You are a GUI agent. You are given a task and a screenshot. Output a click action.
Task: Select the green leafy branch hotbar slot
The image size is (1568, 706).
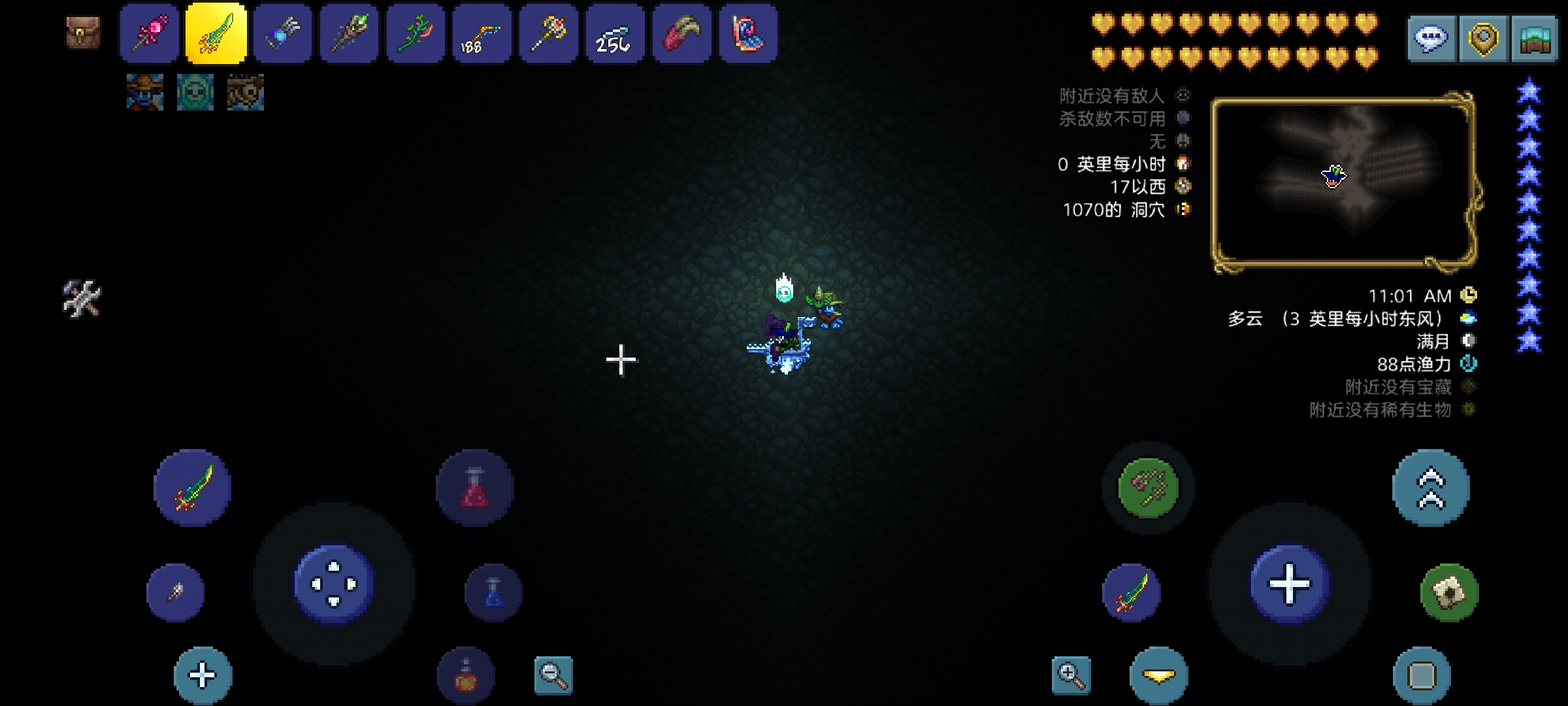coord(416,33)
